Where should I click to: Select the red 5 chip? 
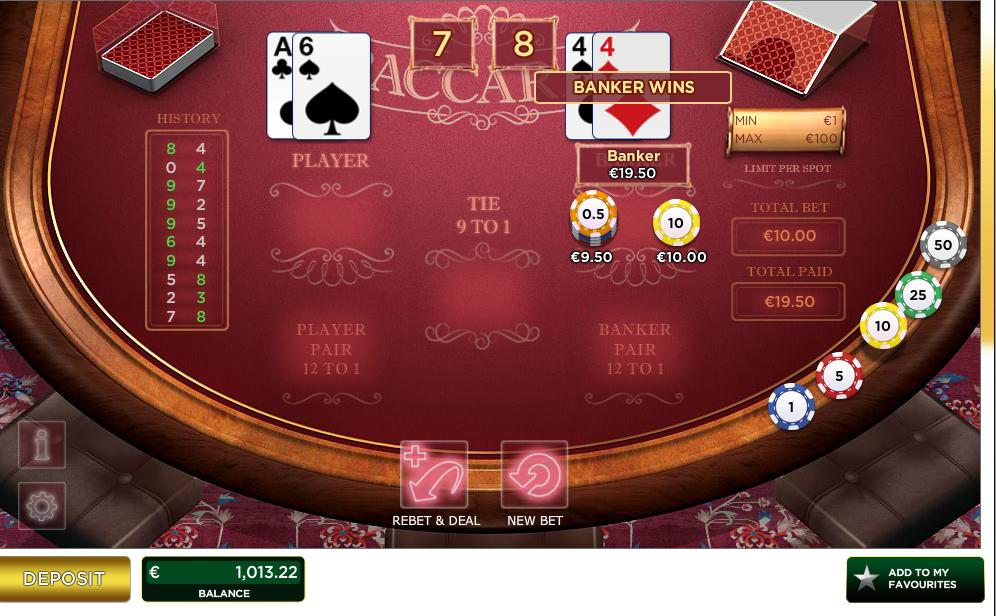(839, 376)
